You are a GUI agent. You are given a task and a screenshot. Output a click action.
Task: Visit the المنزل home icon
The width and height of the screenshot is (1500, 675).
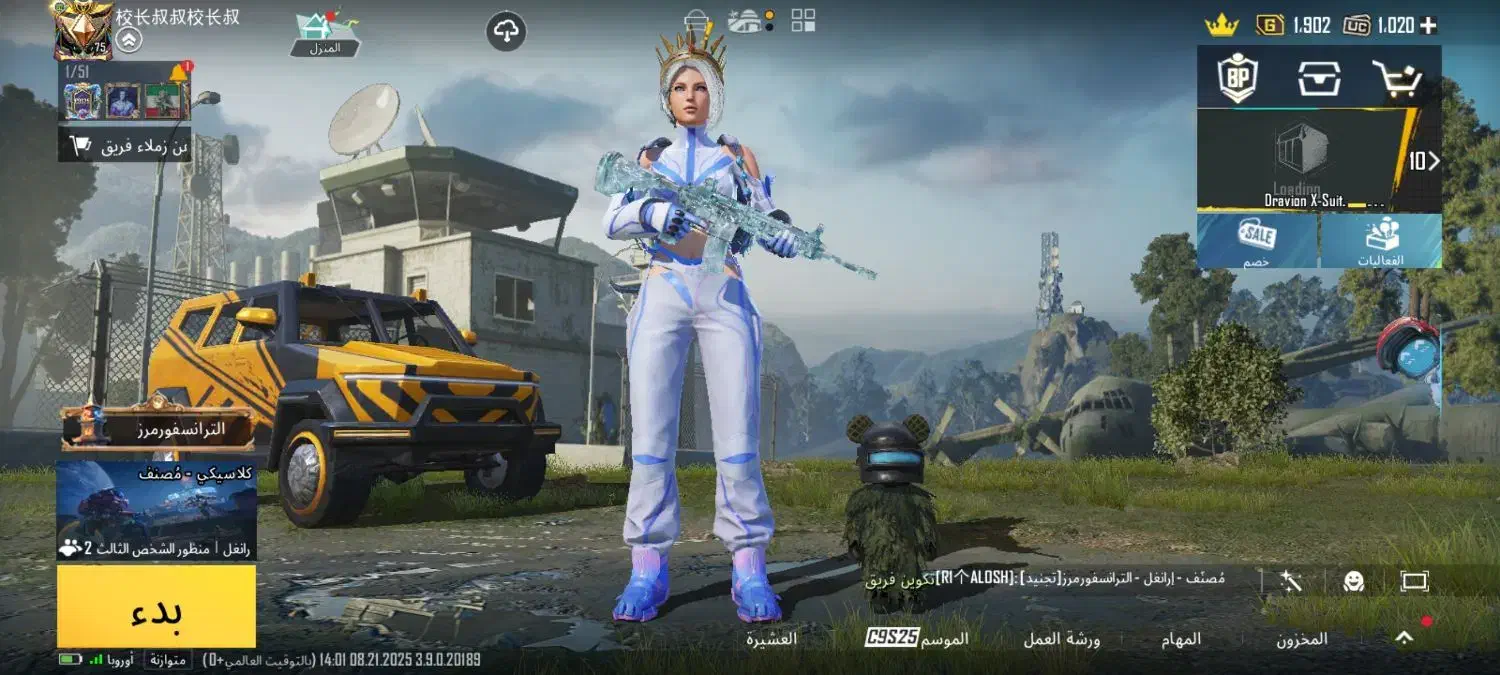pyautogui.click(x=325, y=33)
